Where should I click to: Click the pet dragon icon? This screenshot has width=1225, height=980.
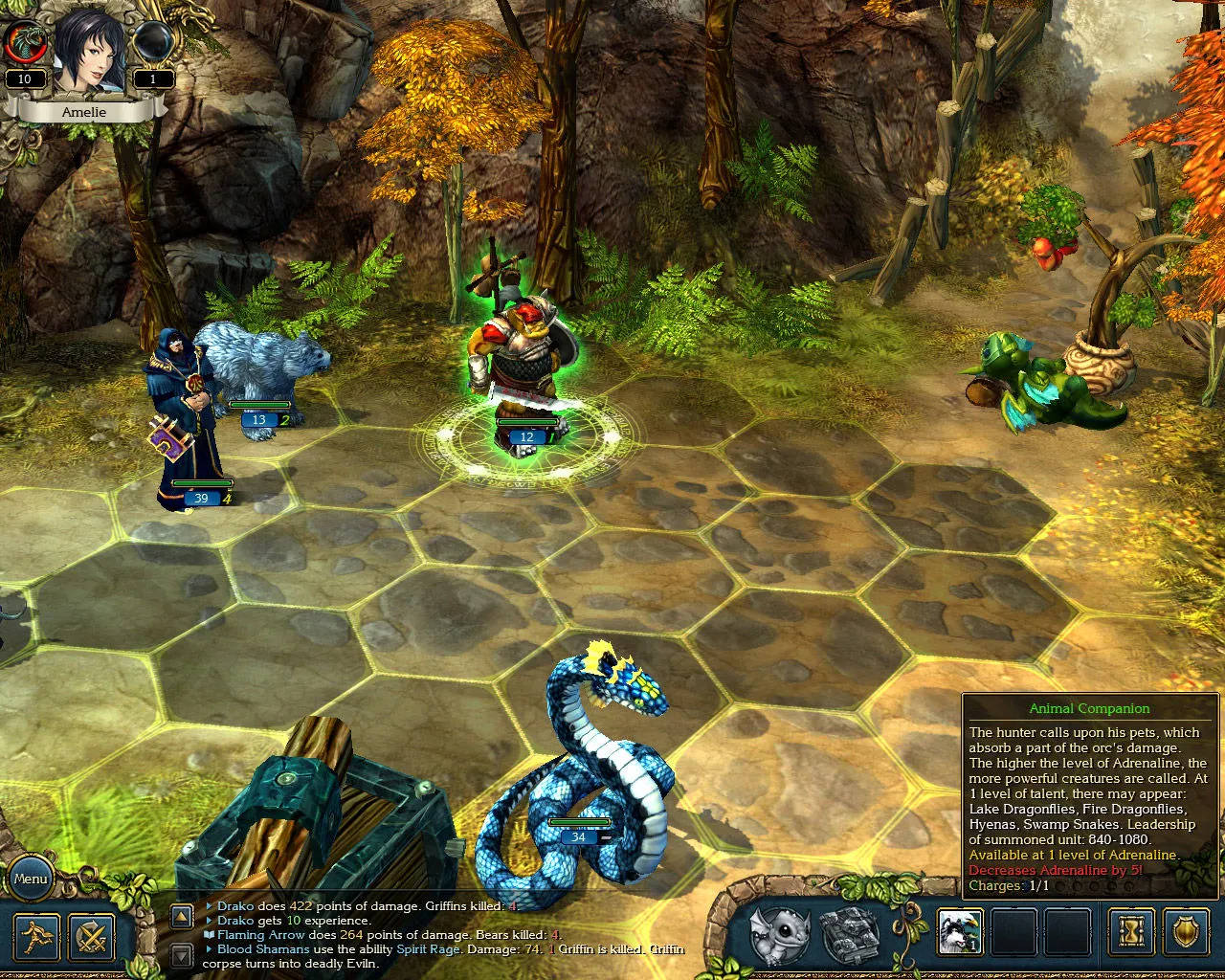tap(778, 933)
